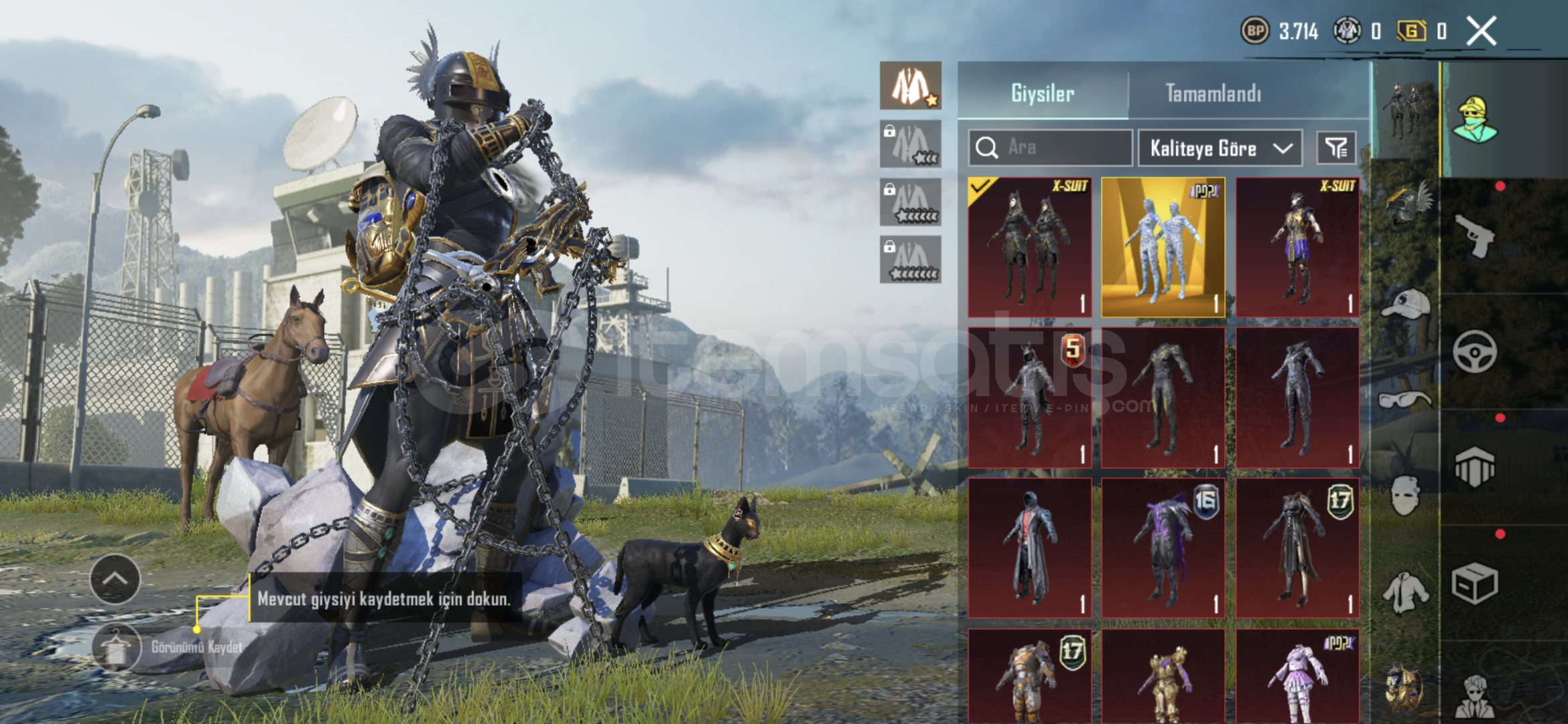The height and width of the screenshot is (724, 1568).
Task: Open the Kaliteye Göre sort dropdown
Action: tap(1220, 148)
